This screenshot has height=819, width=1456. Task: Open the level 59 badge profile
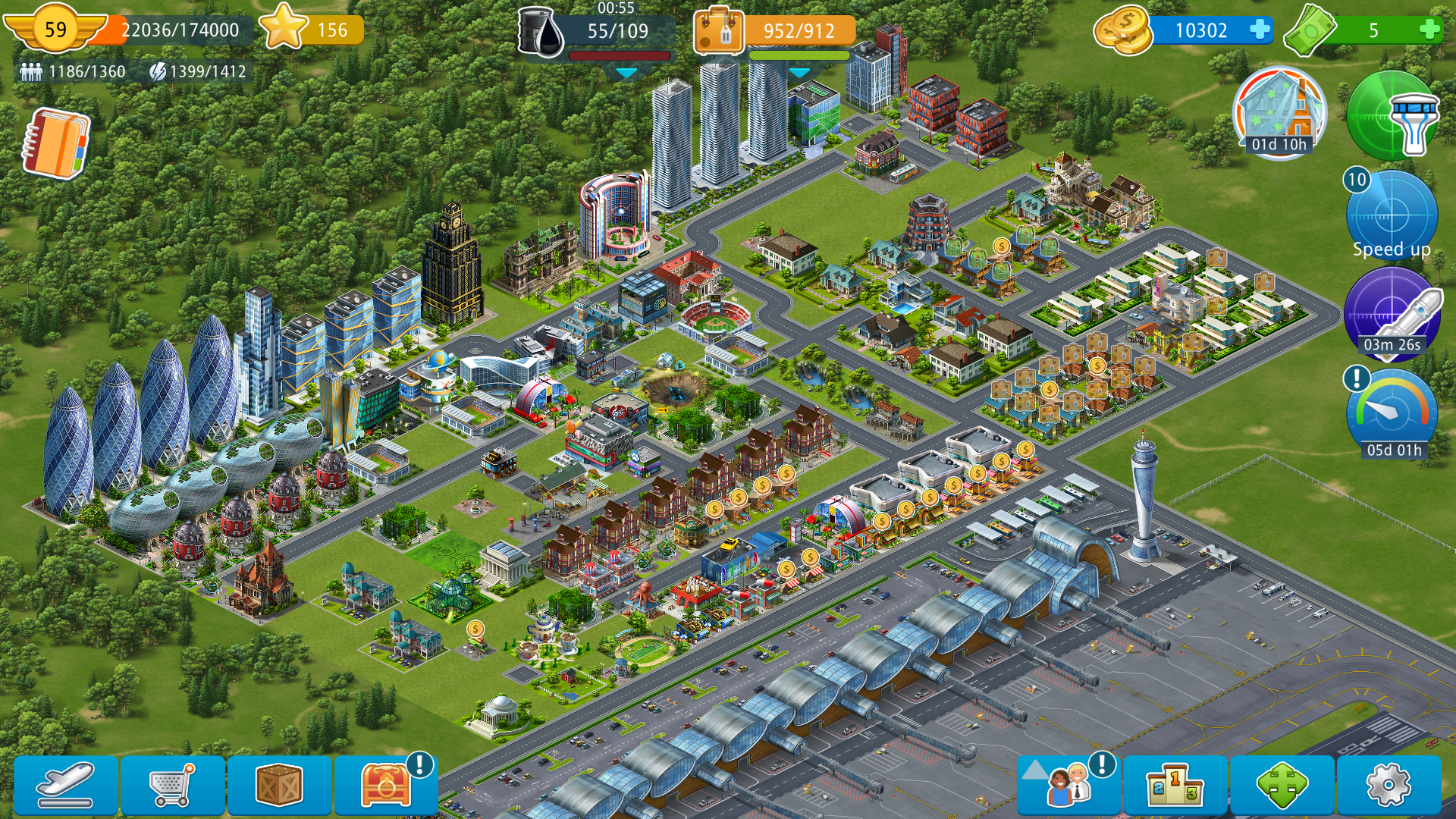[55, 29]
